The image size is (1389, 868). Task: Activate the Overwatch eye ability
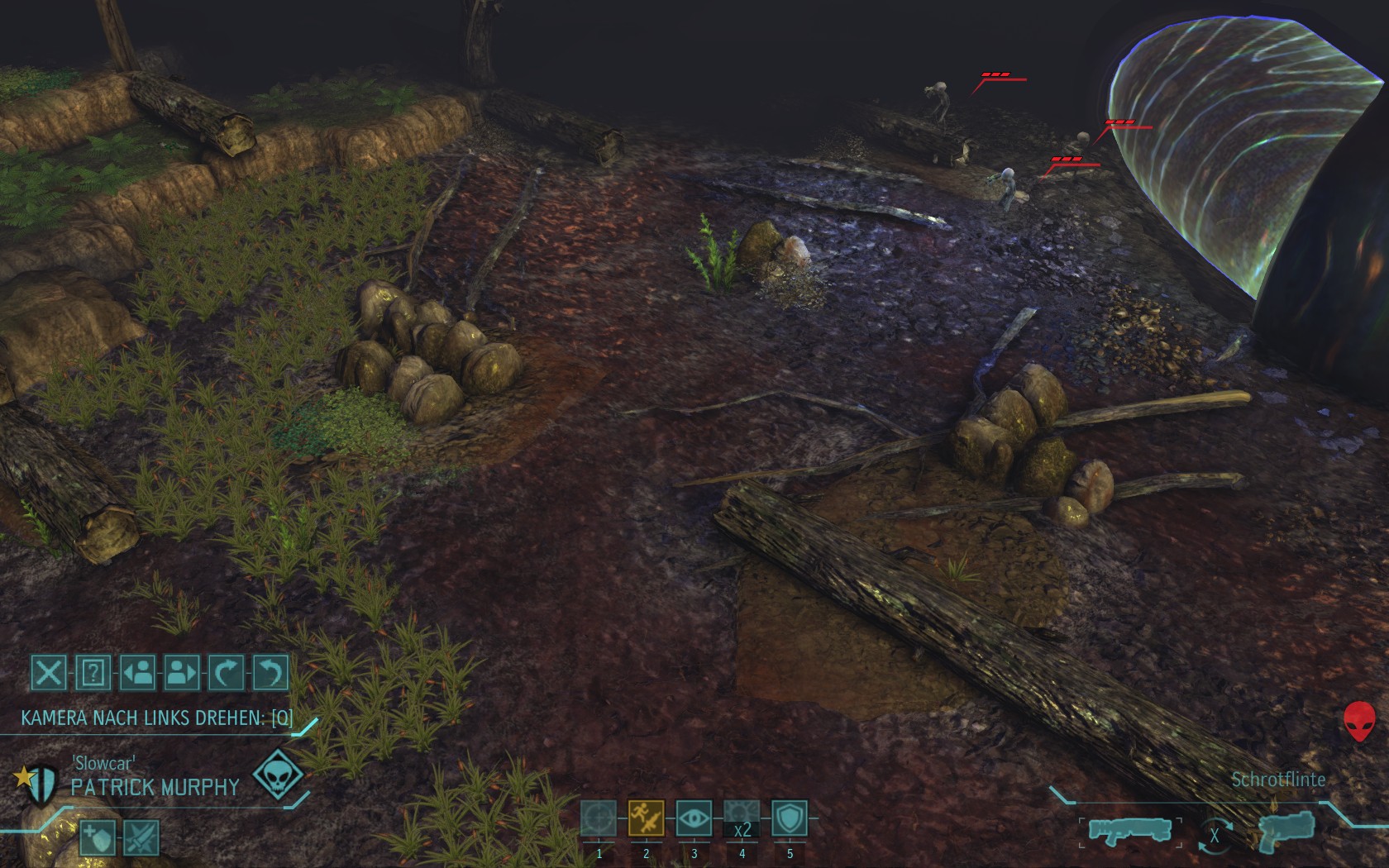[694, 819]
